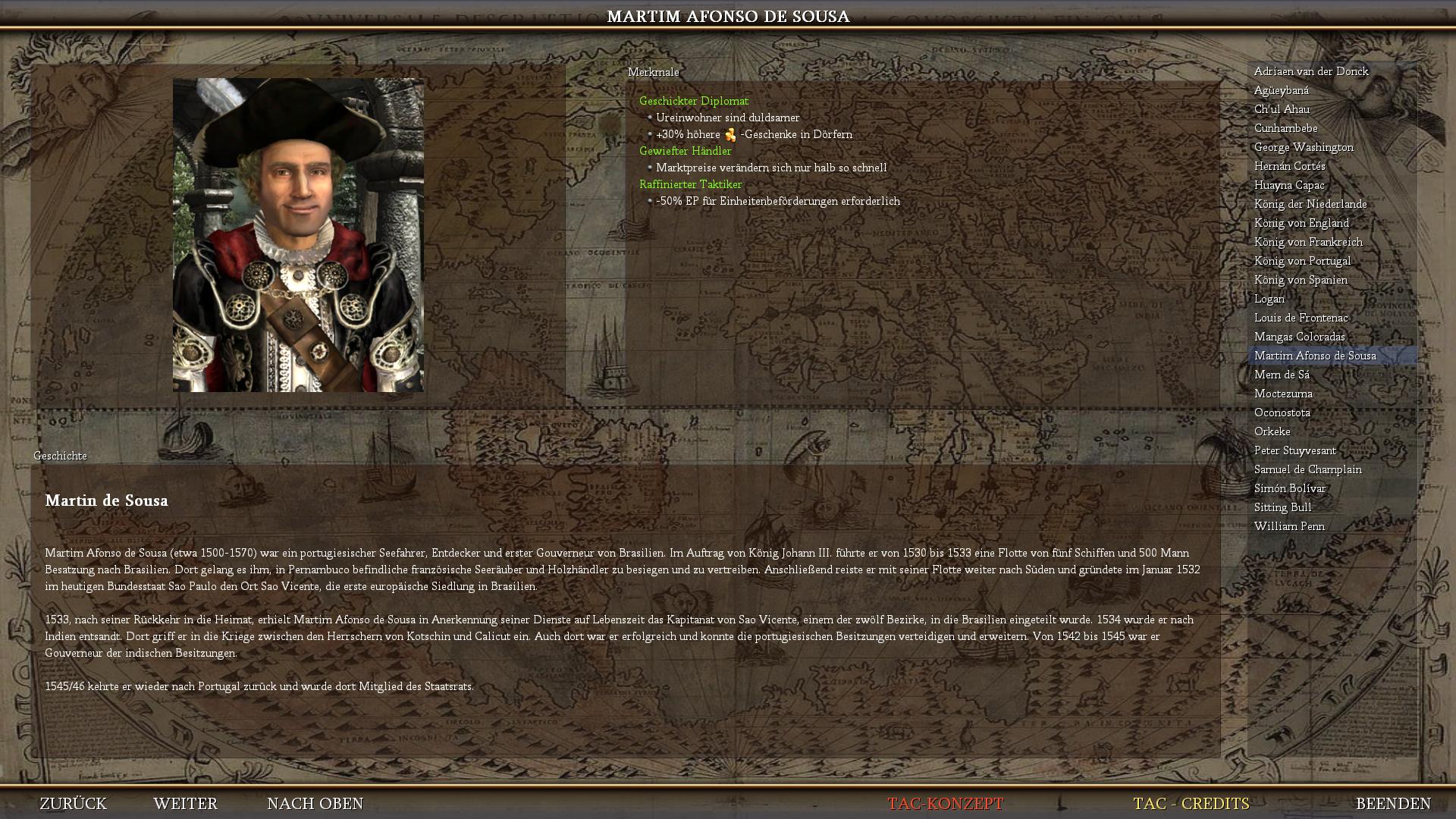Show Peter Stuyvesant's entry
Screen dimensions: 1456x819
tap(1294, 450)
